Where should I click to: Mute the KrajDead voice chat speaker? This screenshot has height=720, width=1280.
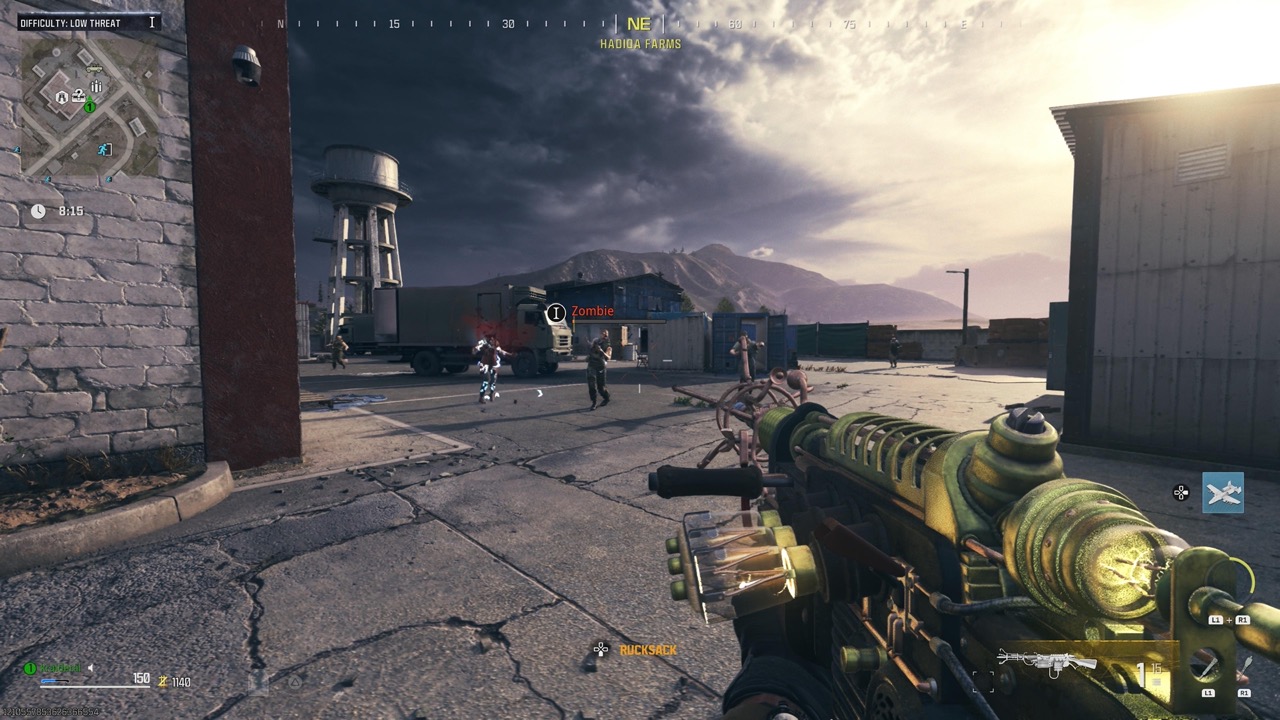pyautogui.click(x=90, y=668)
